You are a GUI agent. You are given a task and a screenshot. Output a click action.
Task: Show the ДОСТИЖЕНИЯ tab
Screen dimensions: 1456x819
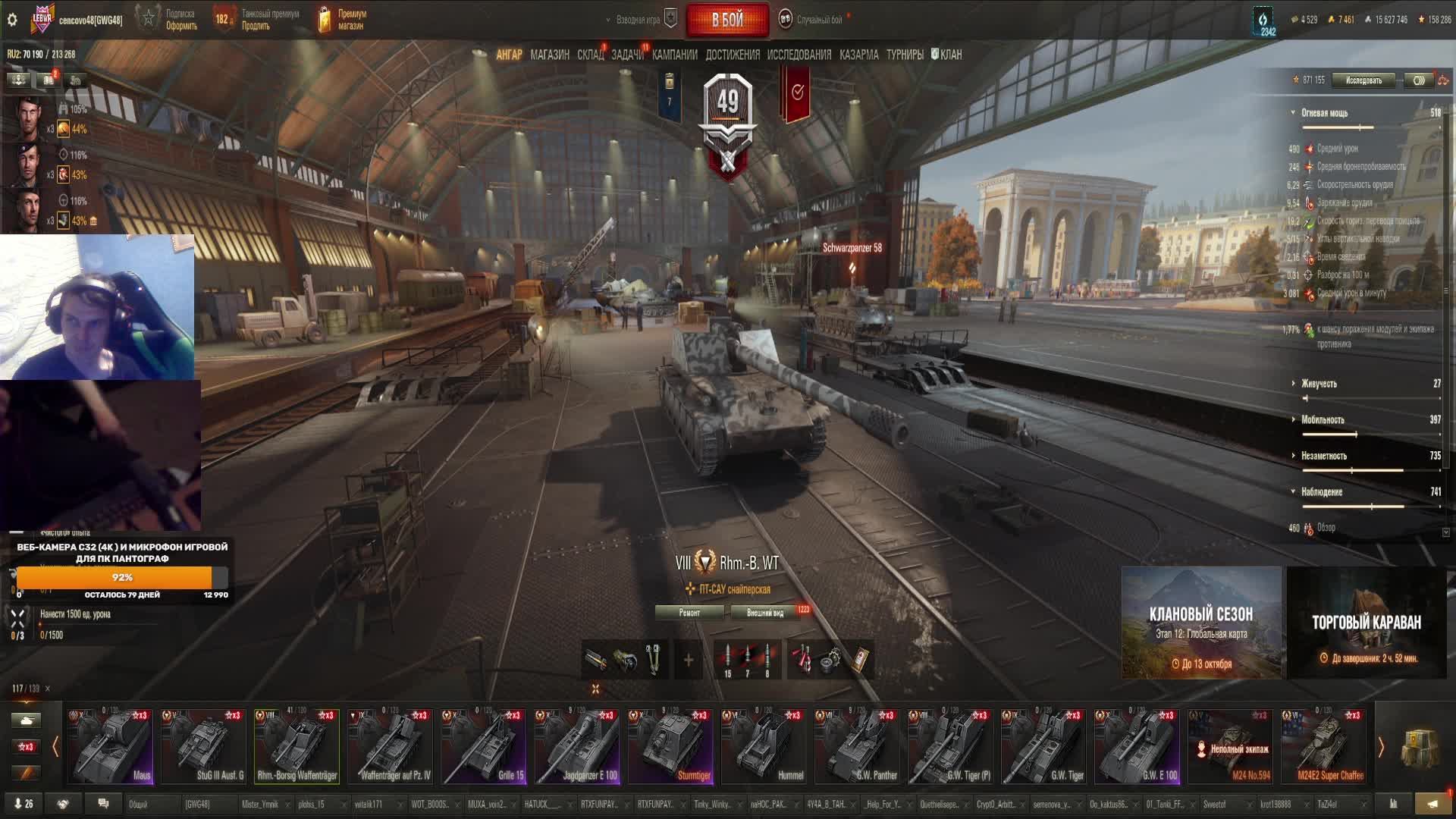coord(732,55)
